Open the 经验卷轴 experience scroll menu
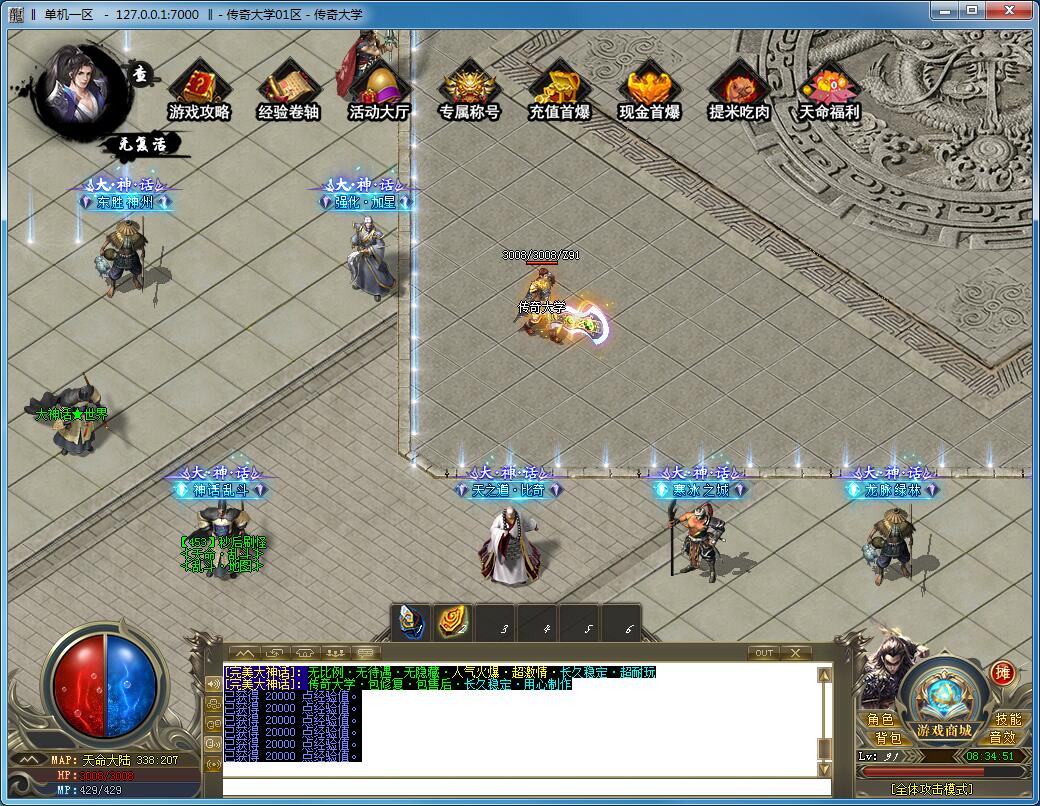The height and width of the screenshot is (806, 1040). tap(288, 89)
